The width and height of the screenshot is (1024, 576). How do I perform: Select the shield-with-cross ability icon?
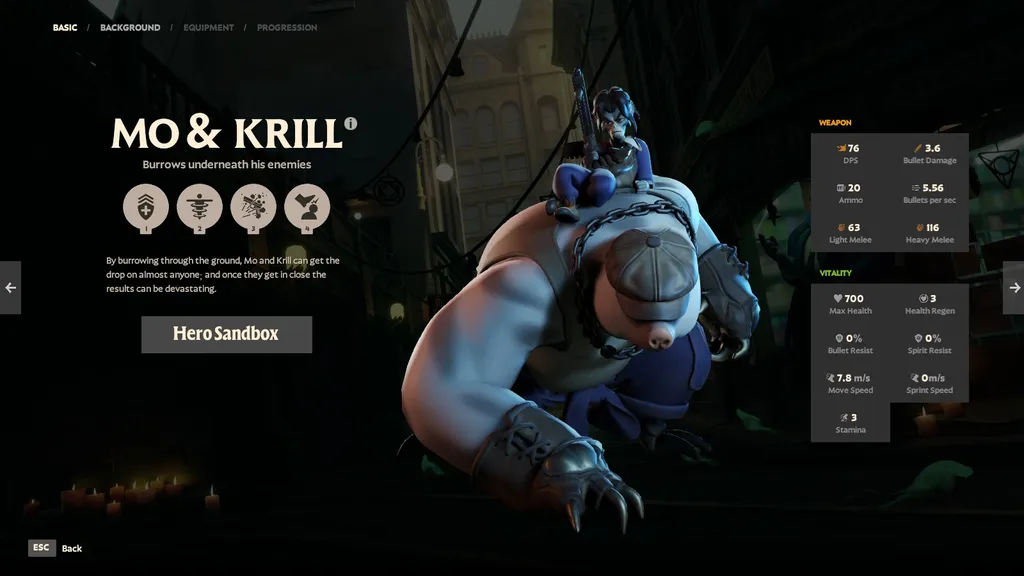146,207
